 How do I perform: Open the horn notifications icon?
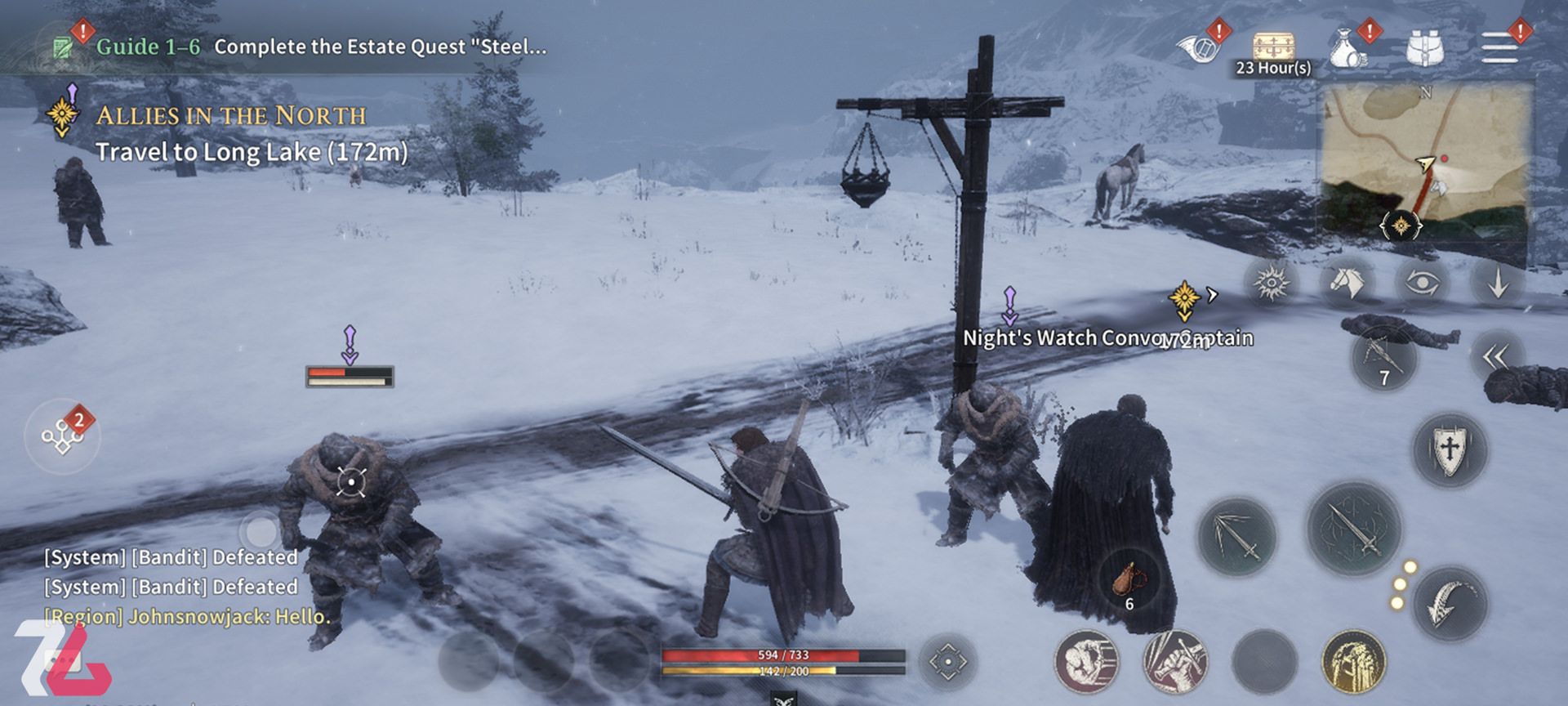tap(1198, 49)
